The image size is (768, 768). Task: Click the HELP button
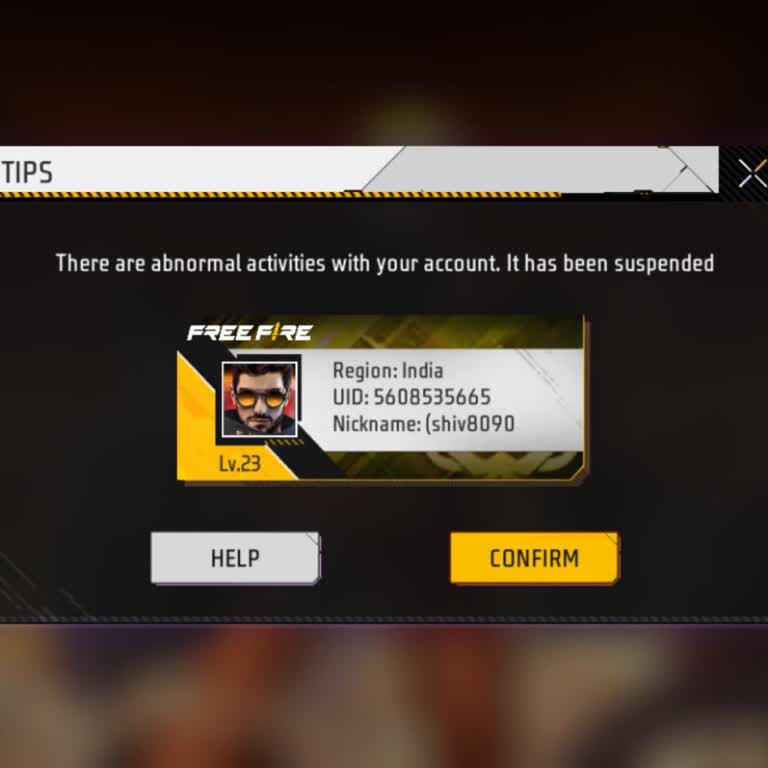(235, 558)
